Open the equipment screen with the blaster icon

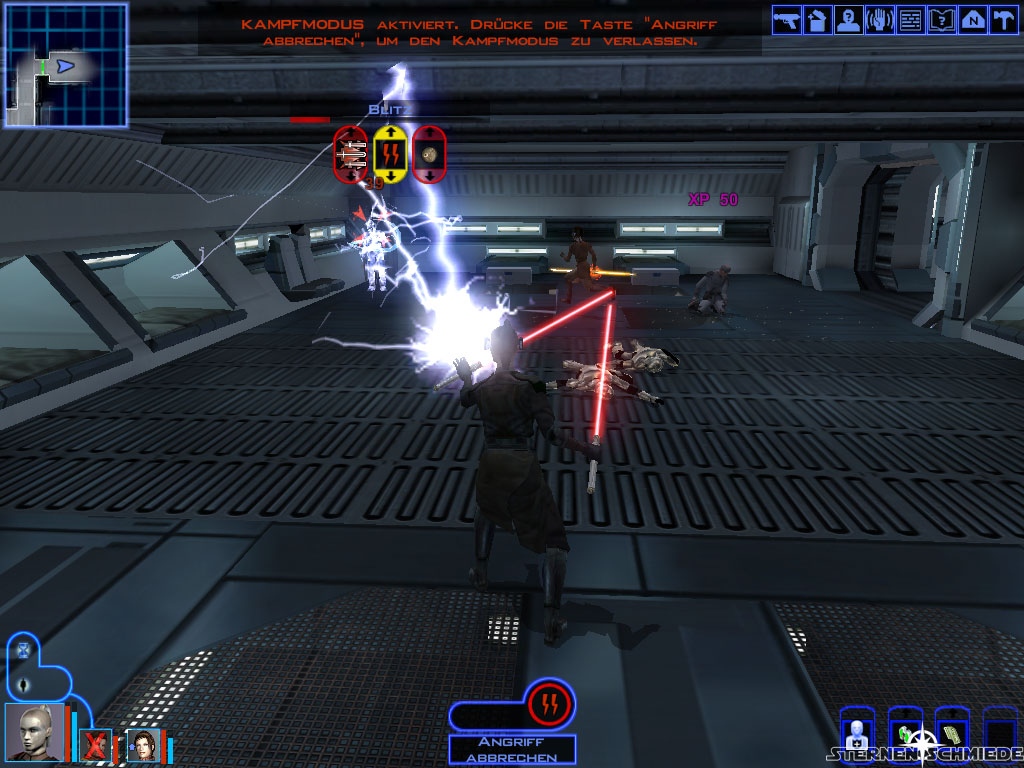tap(786, 19)
